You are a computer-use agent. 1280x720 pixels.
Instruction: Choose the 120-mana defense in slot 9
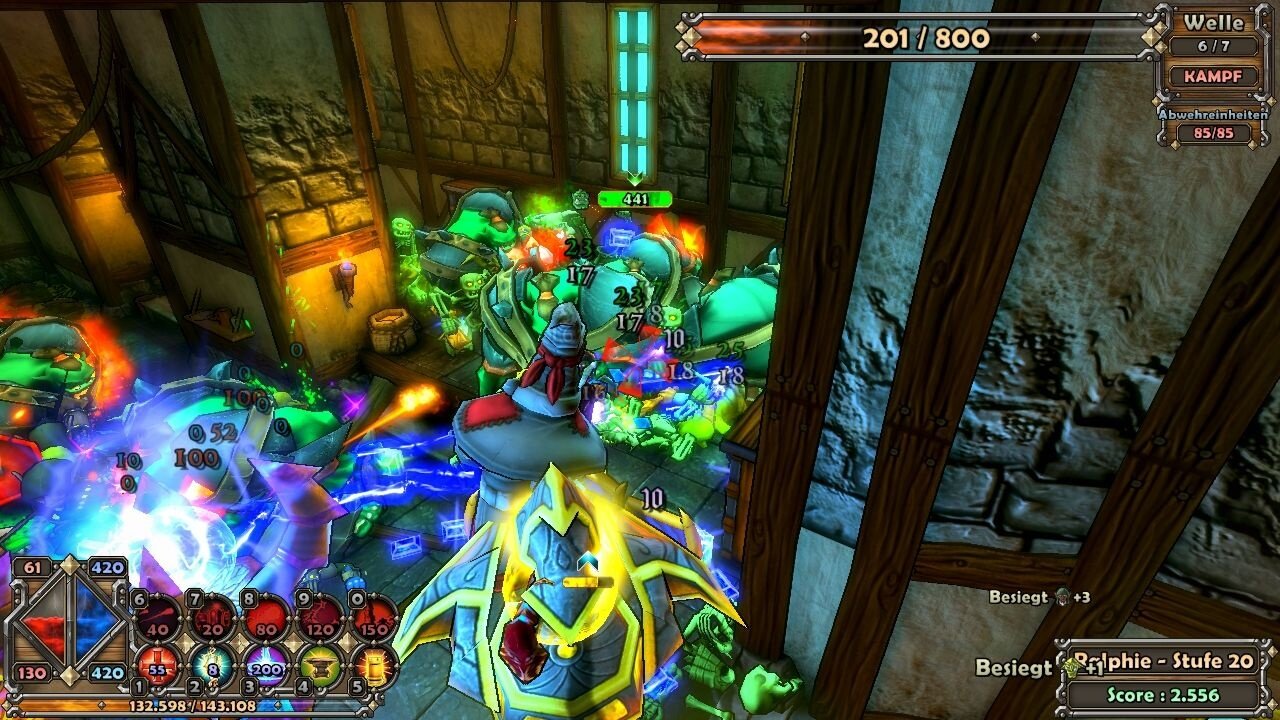coord(320,618)
